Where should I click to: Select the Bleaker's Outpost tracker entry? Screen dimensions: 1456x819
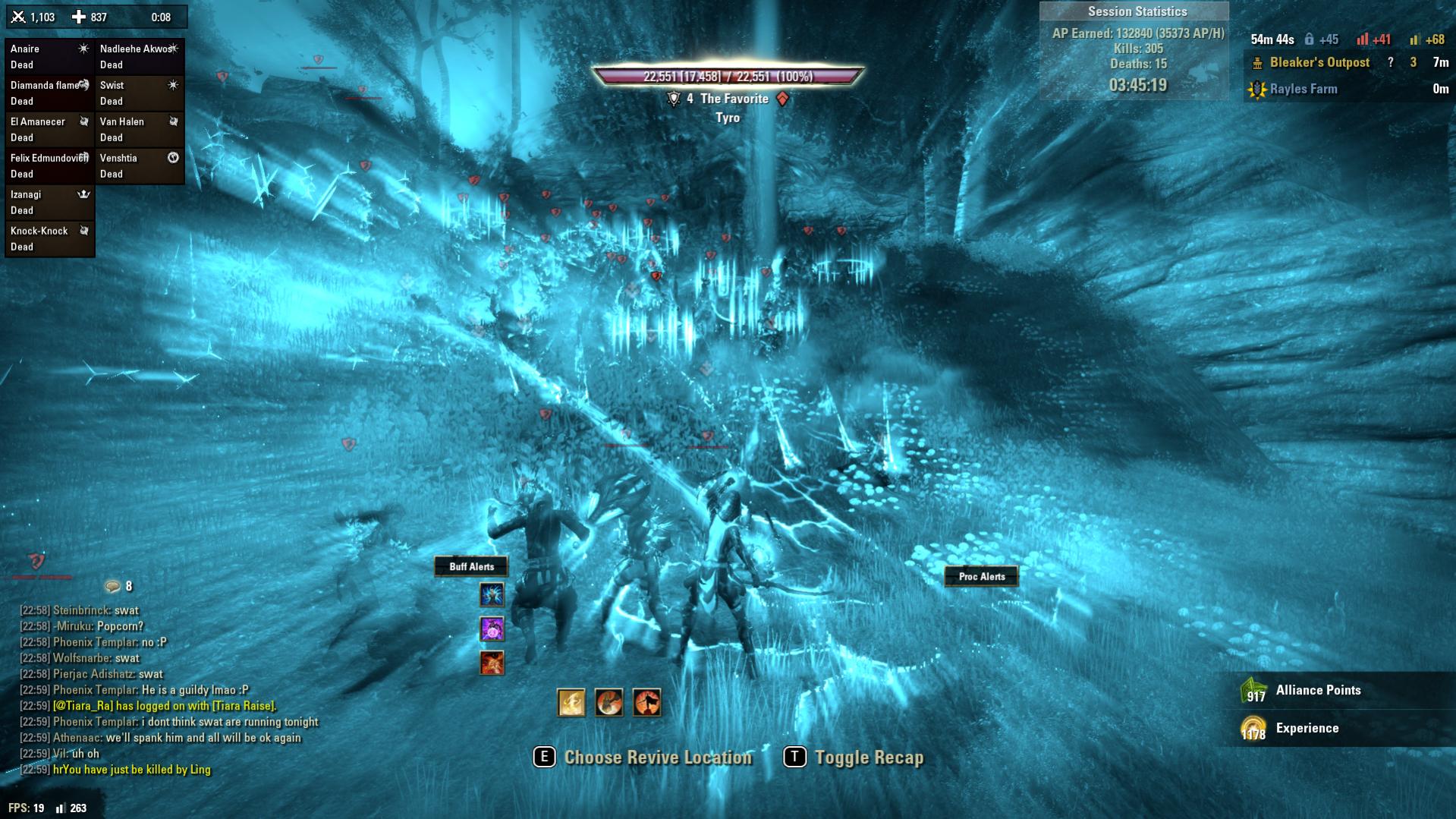coord(1319,63)
